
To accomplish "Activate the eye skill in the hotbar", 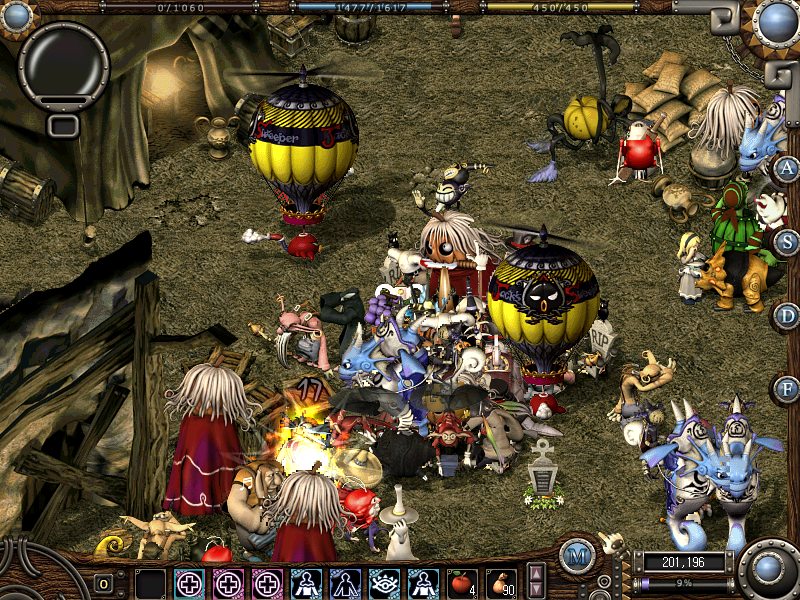I will [384, 583].
